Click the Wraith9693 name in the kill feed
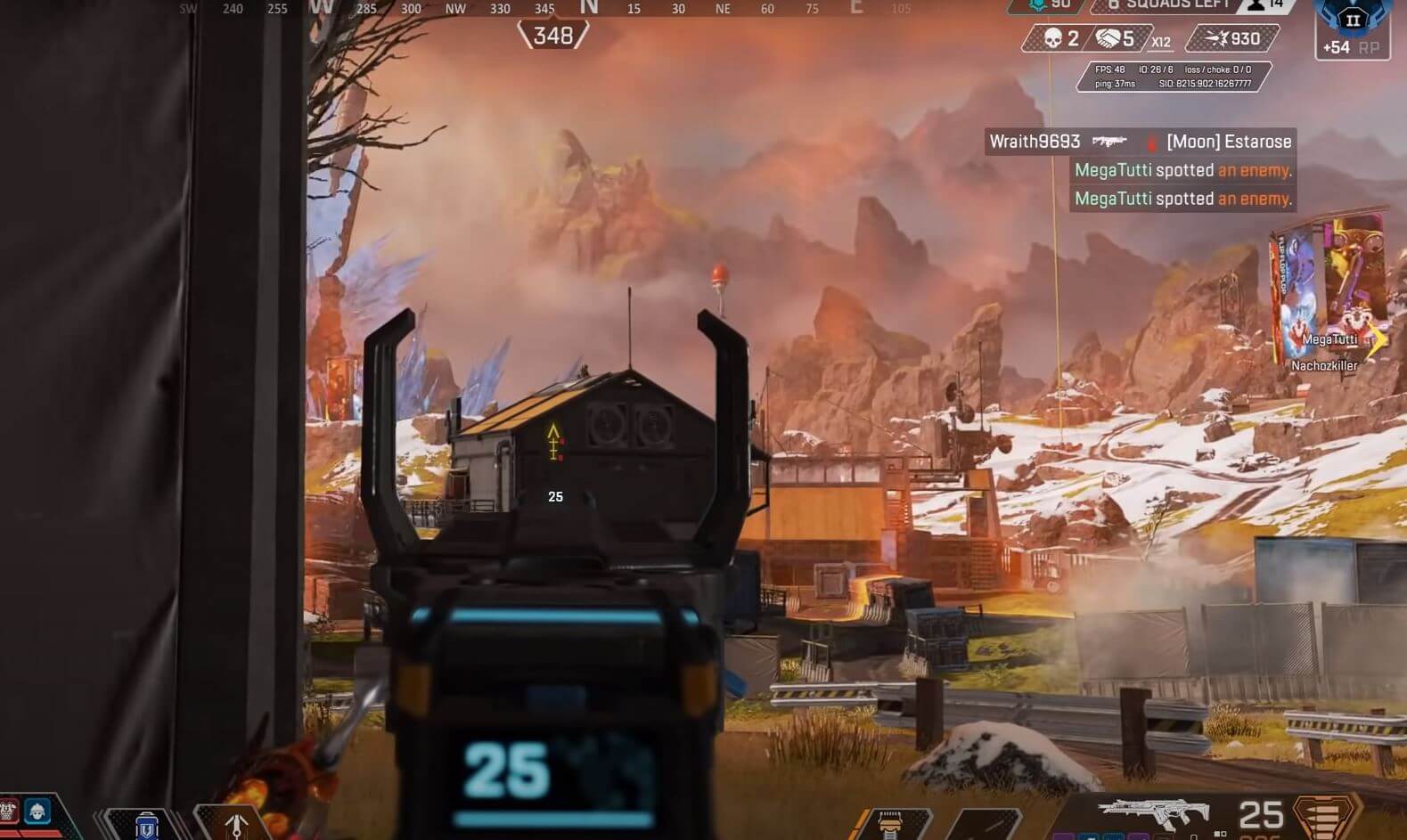Image resolution: width=1407 pixels, height=840 pixels. click(1035, 141)
